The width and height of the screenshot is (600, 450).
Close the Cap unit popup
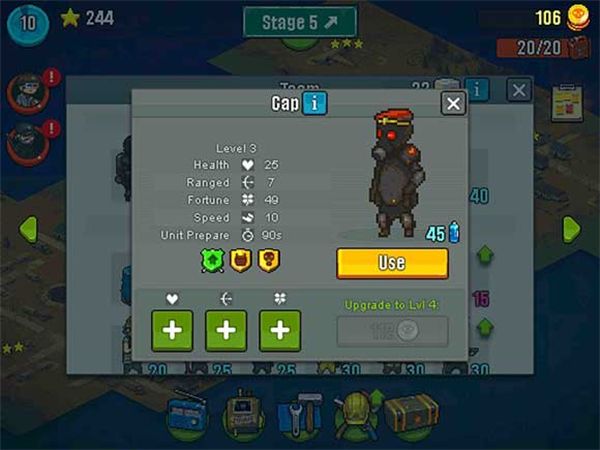(453, 103)
